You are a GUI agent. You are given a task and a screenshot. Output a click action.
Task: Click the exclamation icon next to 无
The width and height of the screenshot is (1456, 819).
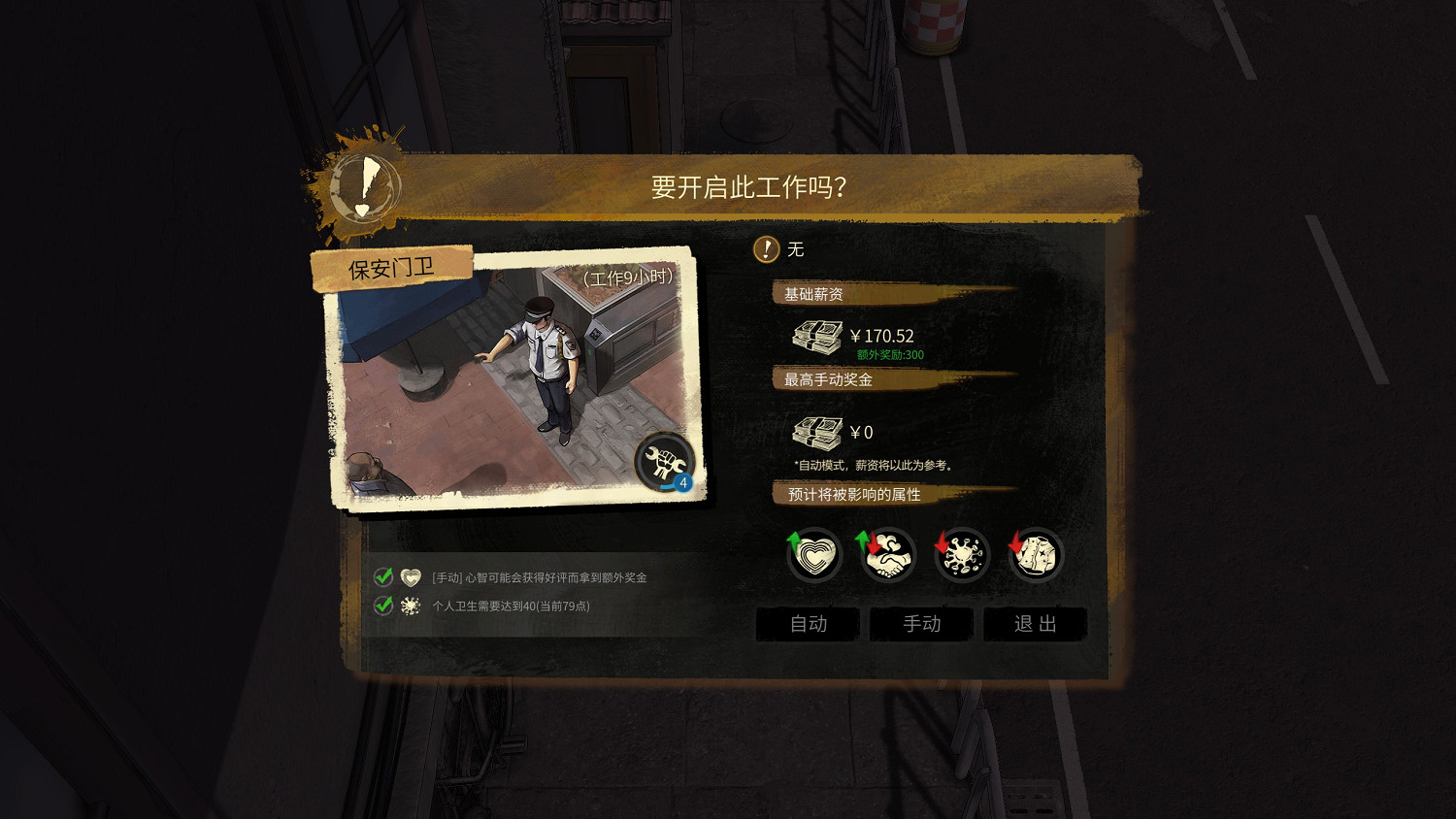767,249
